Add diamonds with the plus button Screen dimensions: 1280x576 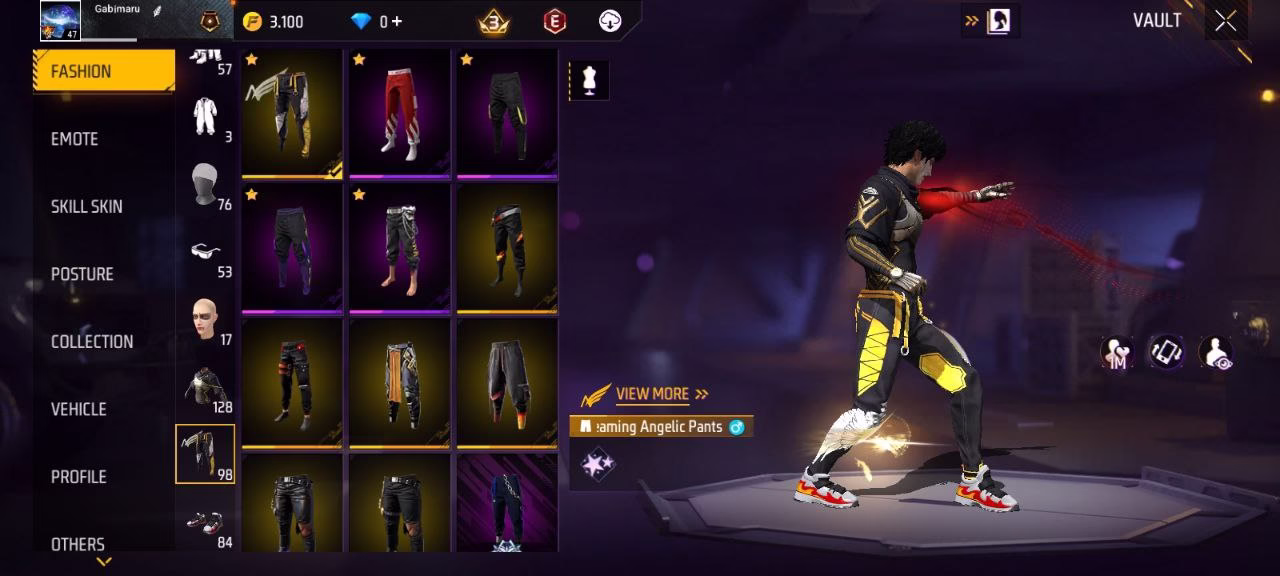[397, 22]
